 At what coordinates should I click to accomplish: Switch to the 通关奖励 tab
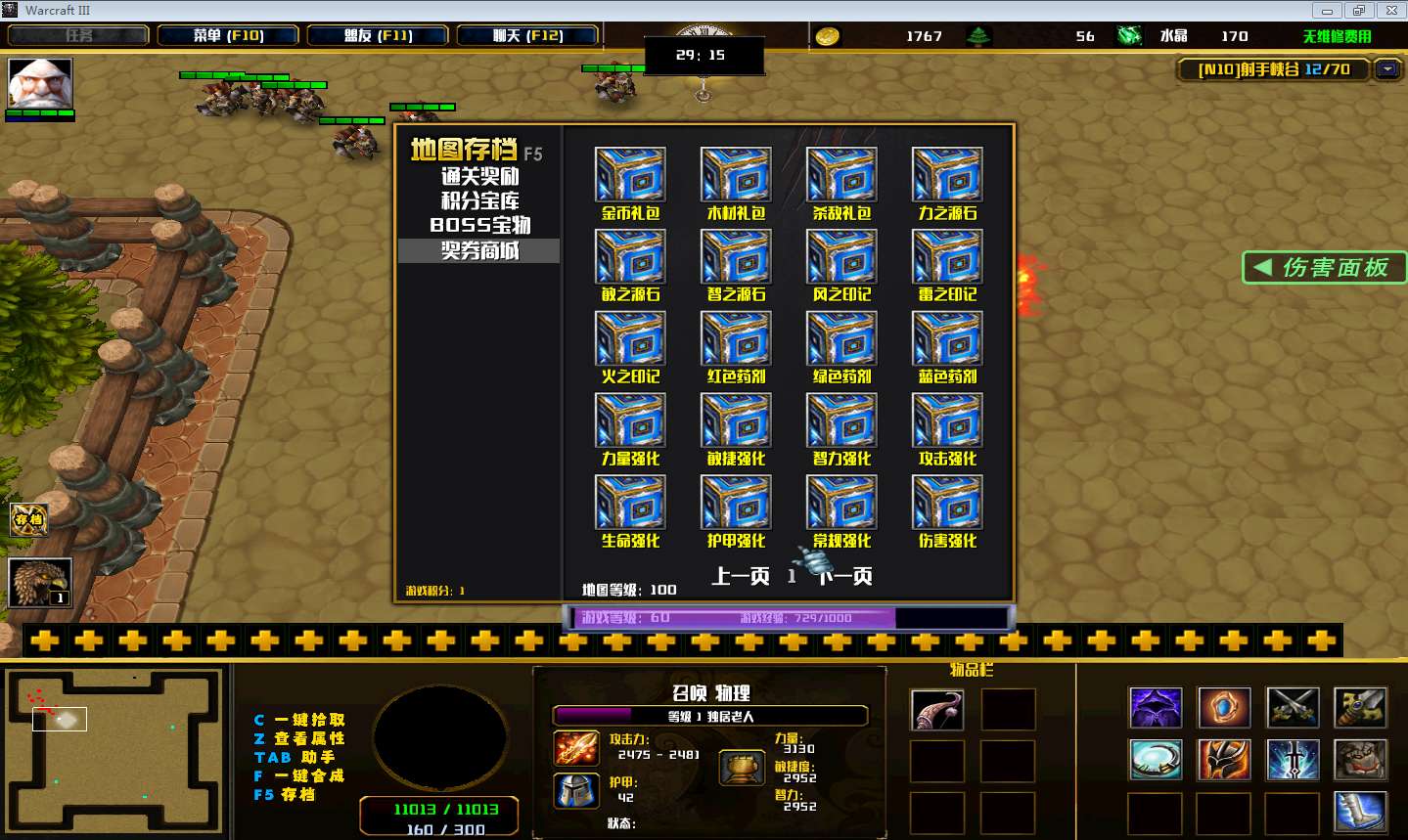pos(479,177)
